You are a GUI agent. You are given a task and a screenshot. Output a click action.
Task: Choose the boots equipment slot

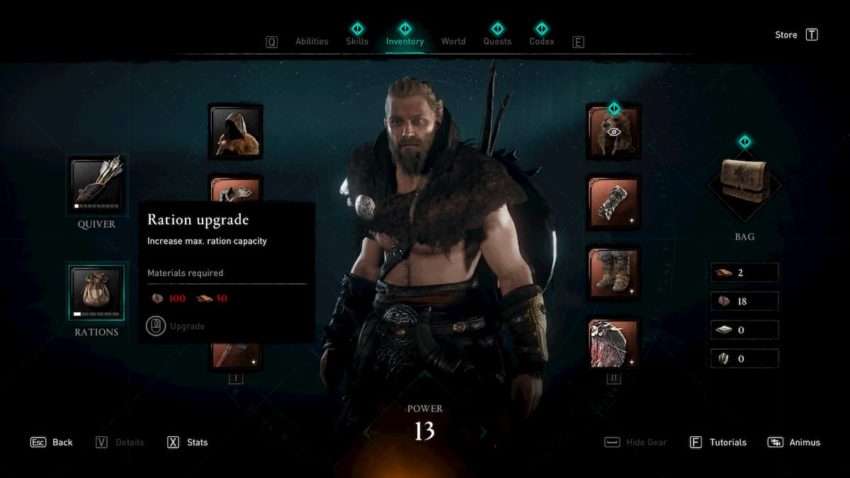point(613,274)
